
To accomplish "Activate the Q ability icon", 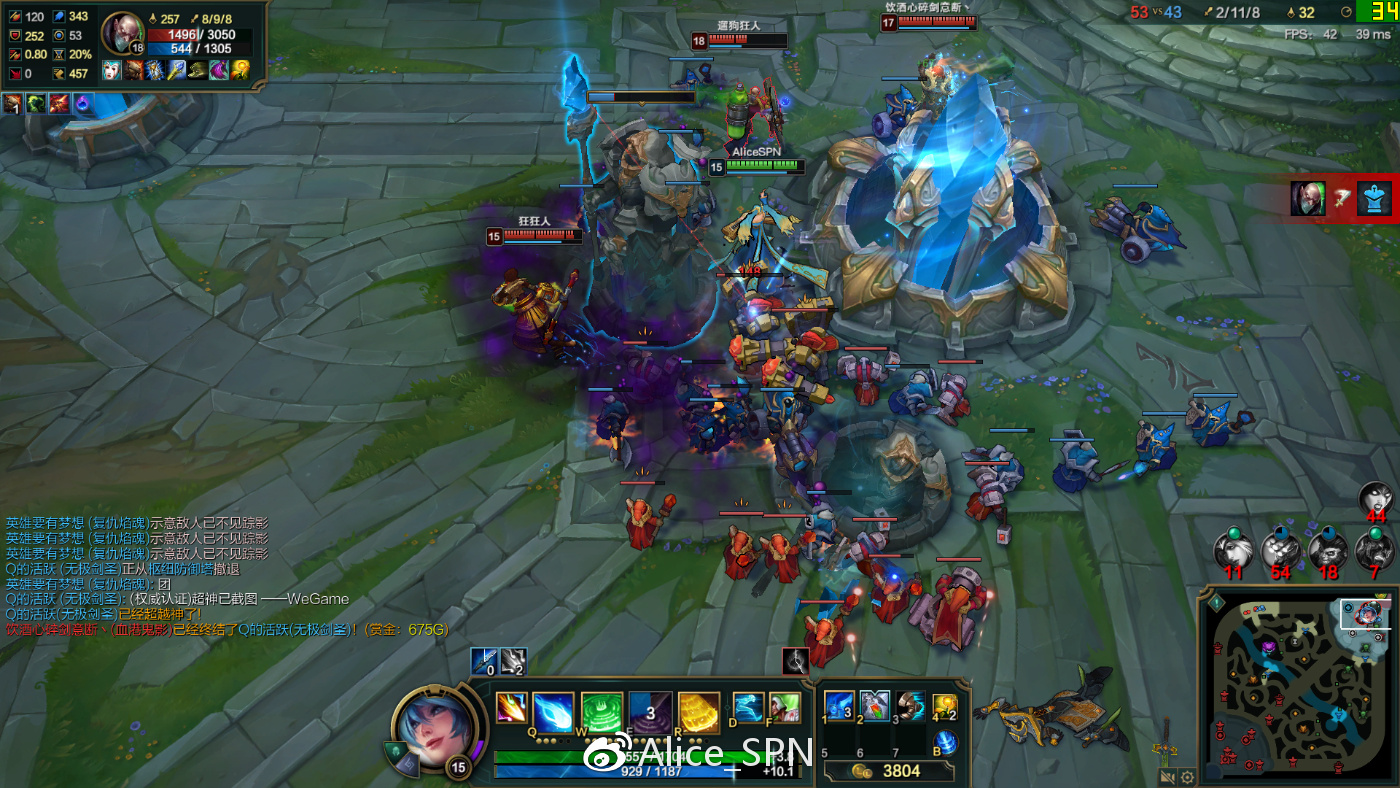I will tap(553, 711).
